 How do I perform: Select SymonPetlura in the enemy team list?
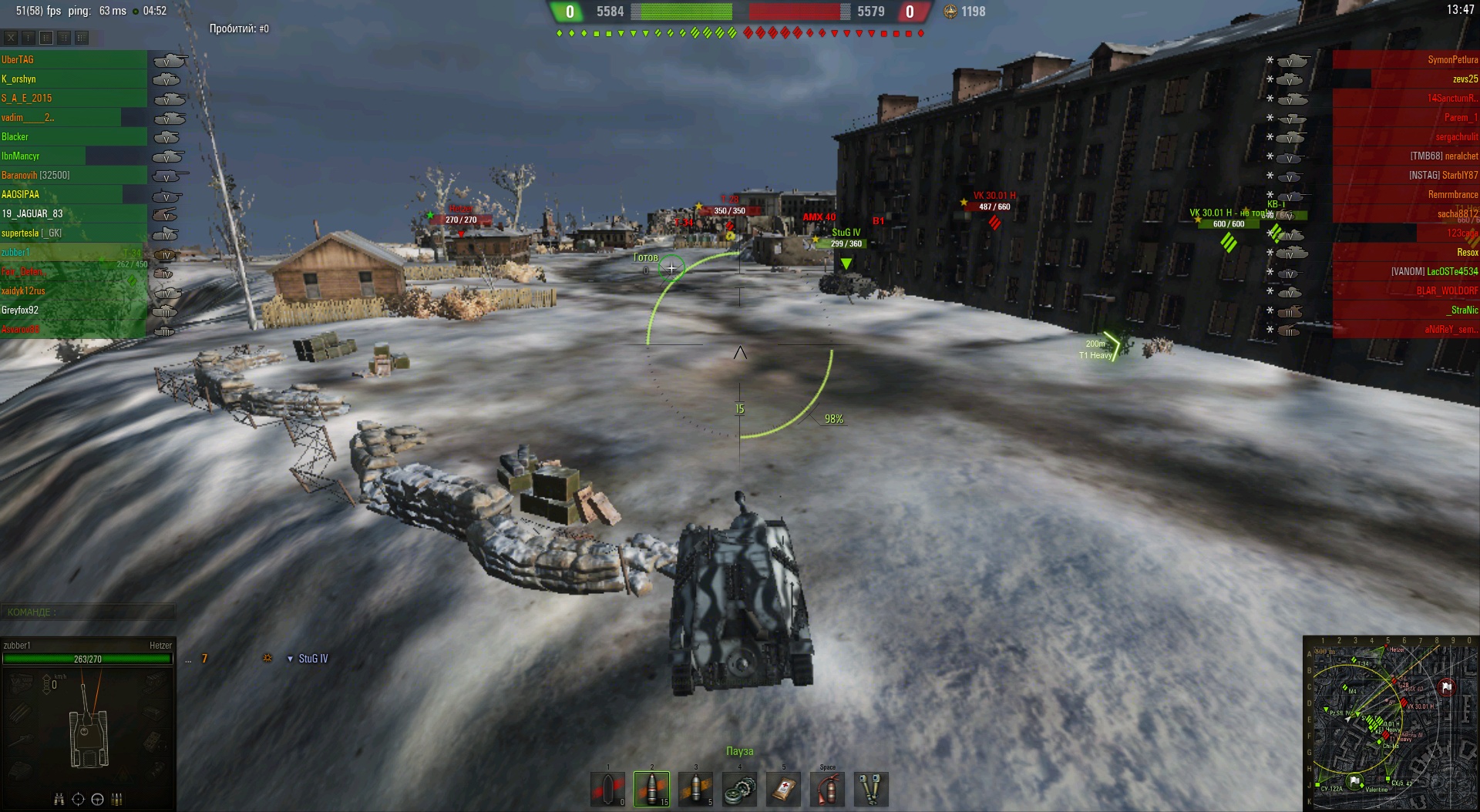(1452, 59)
